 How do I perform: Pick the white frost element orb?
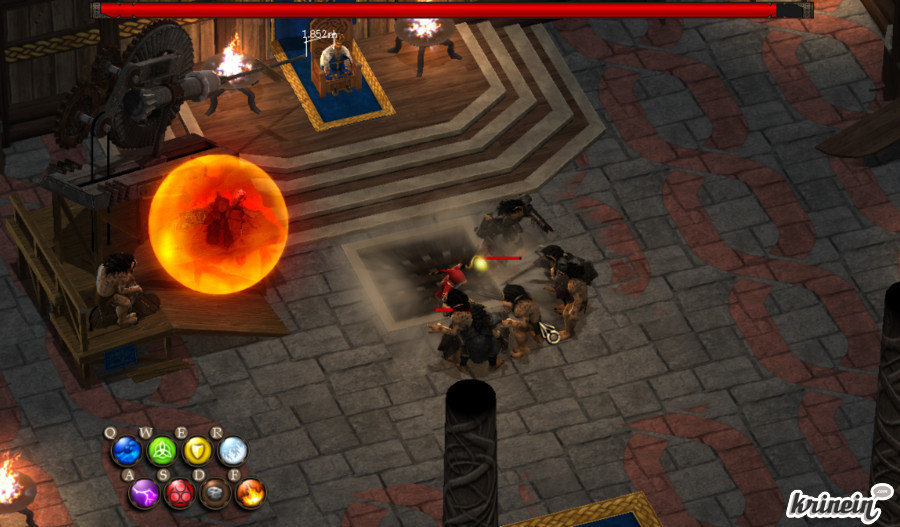tap(232, 451)
